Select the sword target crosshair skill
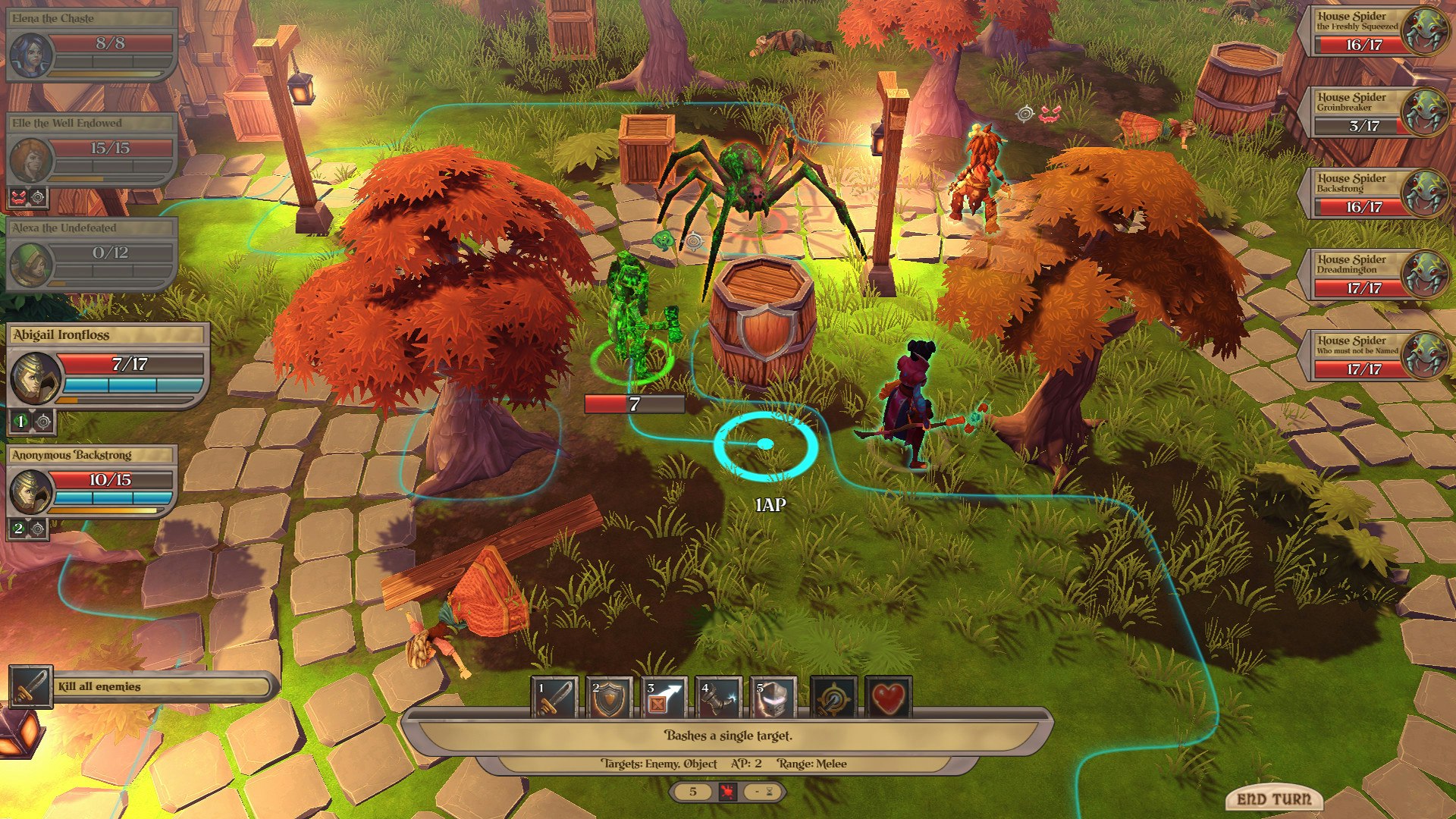The image size is (1456, 819). tap(834, 698)
